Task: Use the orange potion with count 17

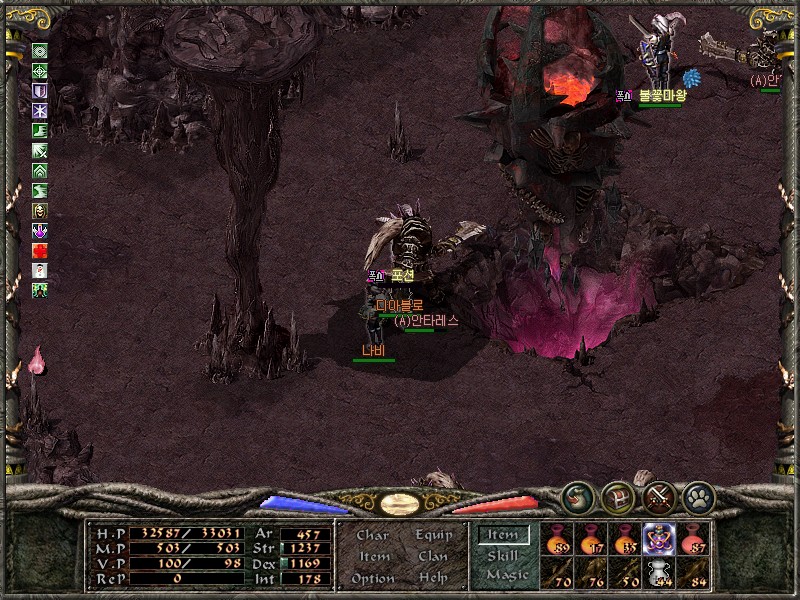Action: click(x=591, y=538)
